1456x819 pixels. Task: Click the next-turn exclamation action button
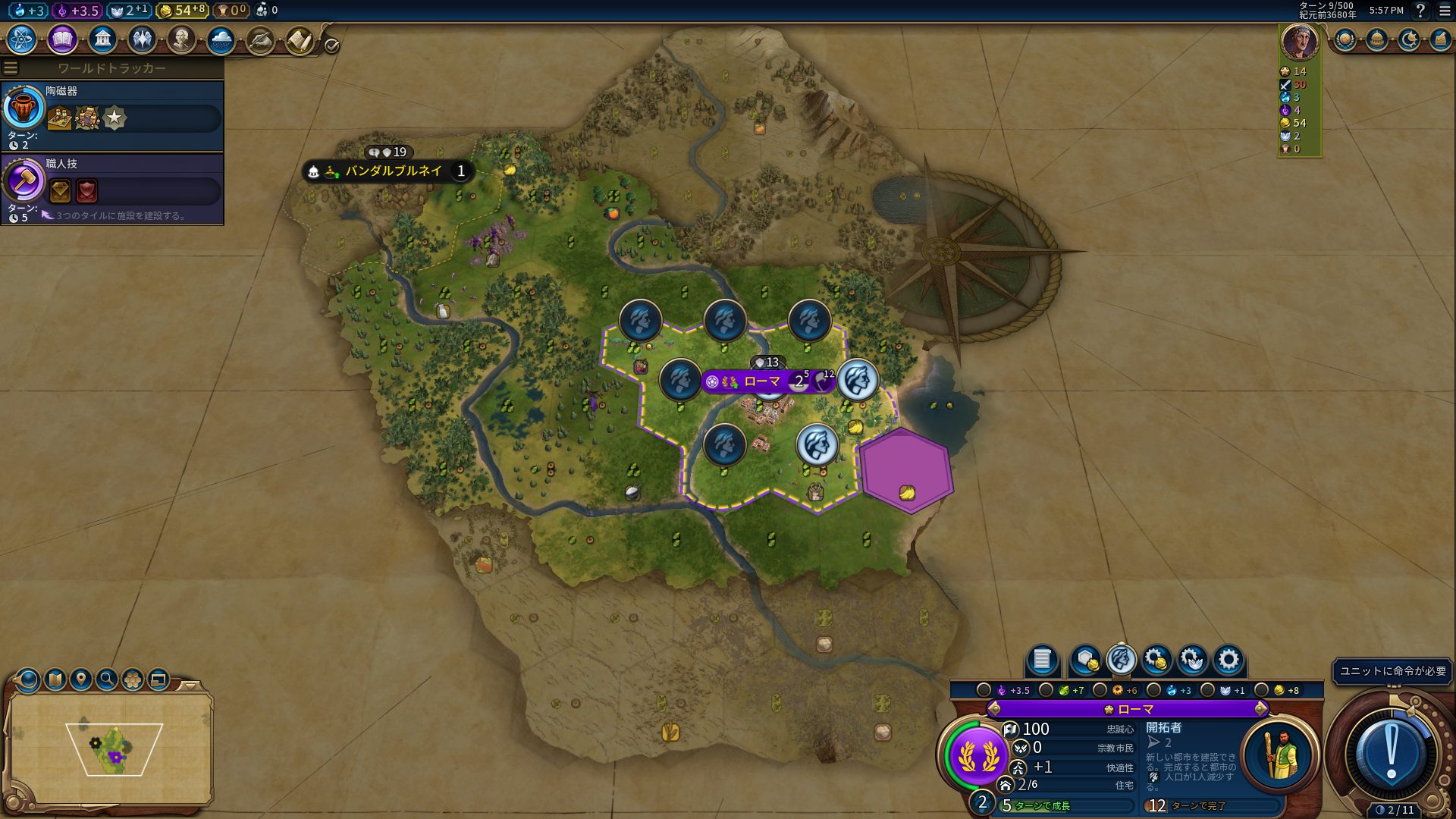[1391, 753]
